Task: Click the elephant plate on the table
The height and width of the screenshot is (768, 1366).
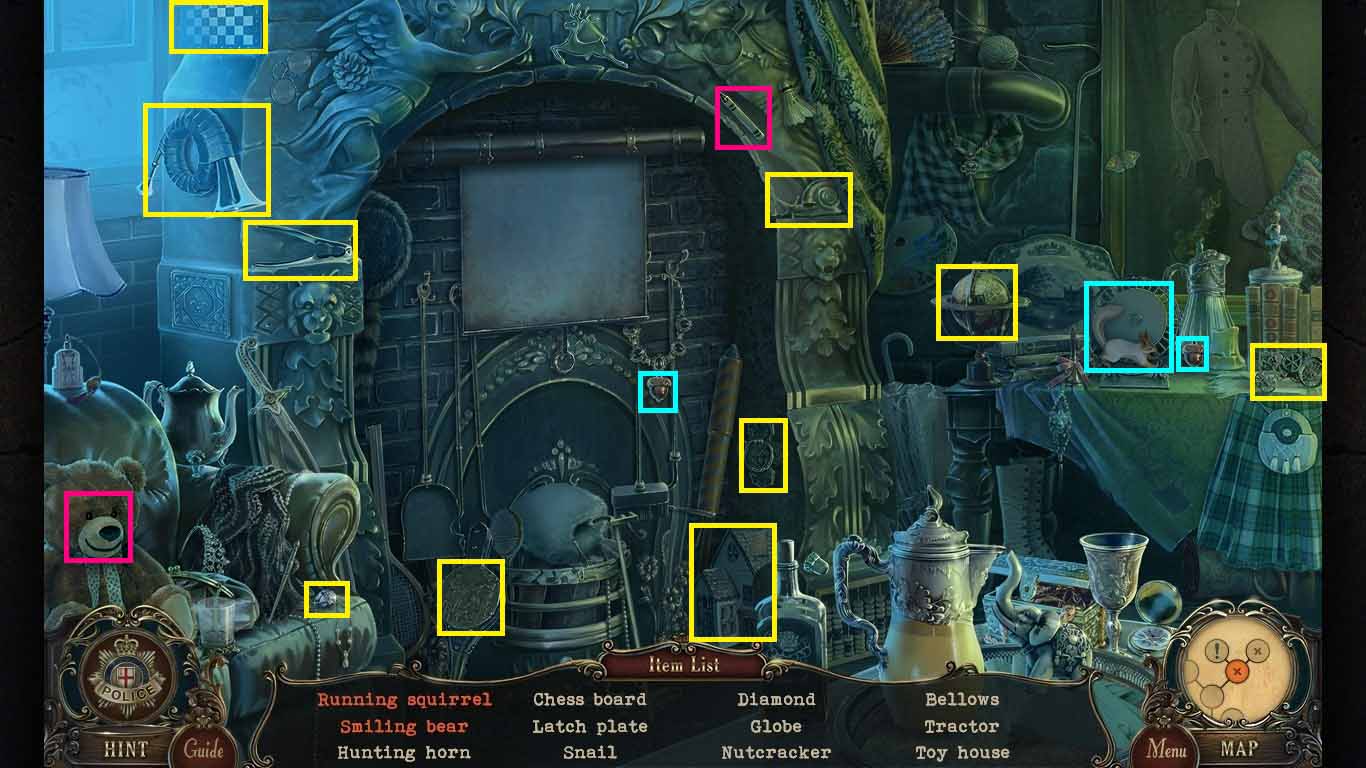Action: click(x=1128, y=324)
